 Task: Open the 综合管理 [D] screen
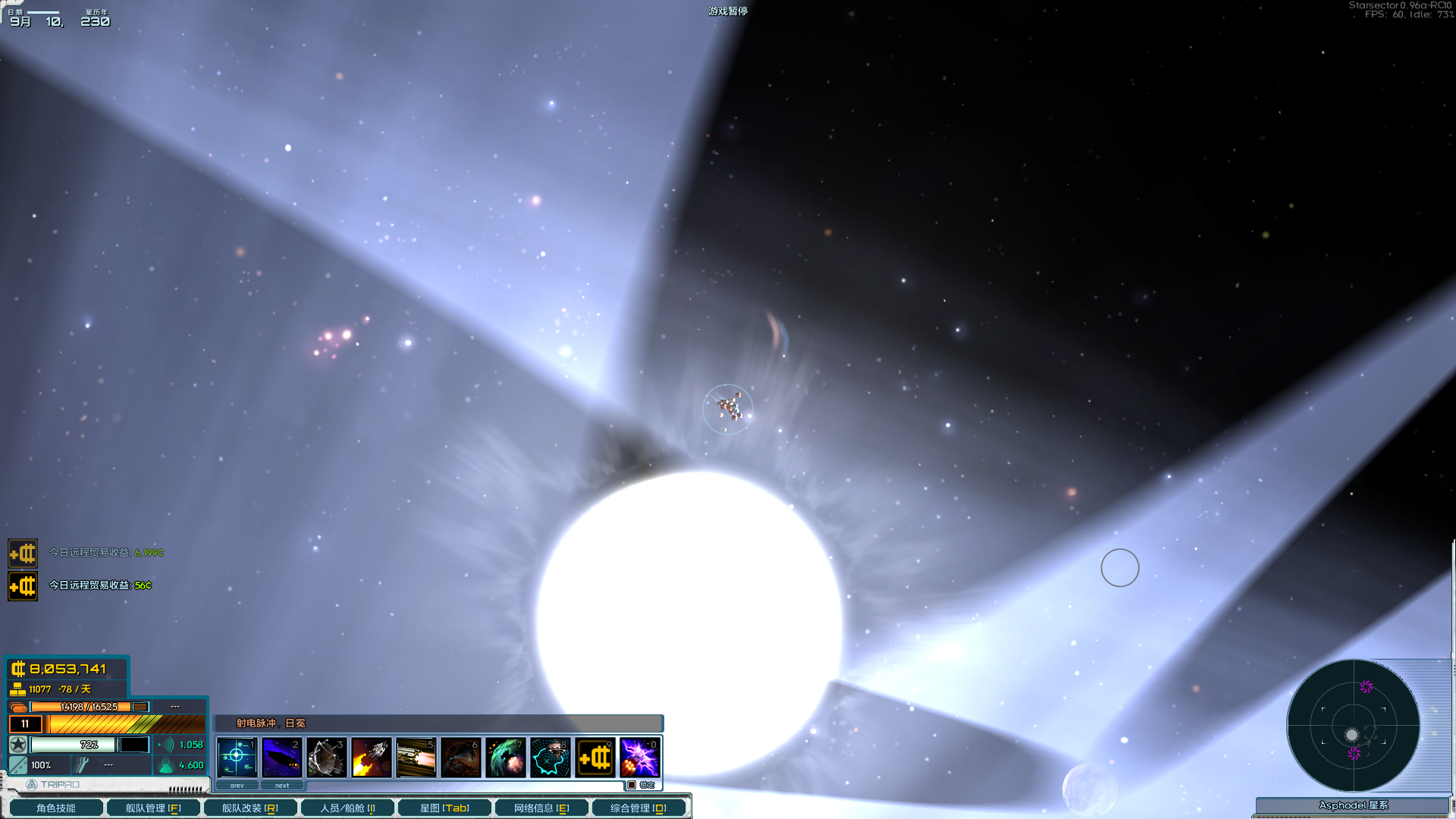(x=636, y=807)
